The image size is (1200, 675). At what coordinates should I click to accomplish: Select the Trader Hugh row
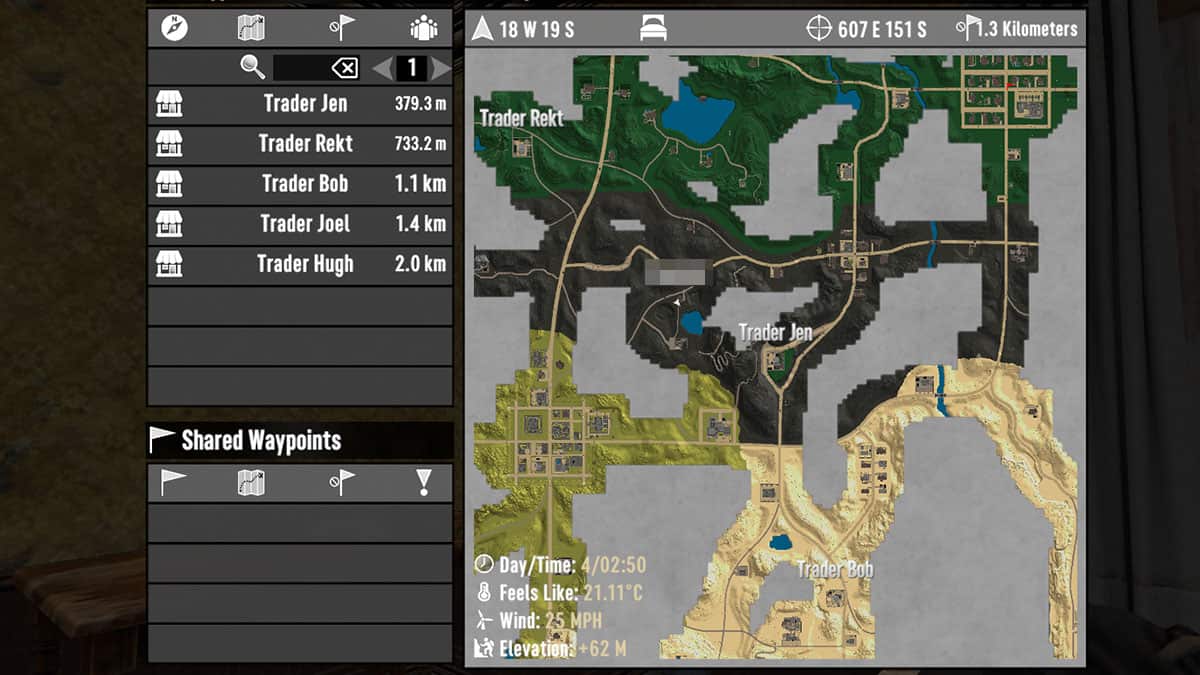click(300, 264)
